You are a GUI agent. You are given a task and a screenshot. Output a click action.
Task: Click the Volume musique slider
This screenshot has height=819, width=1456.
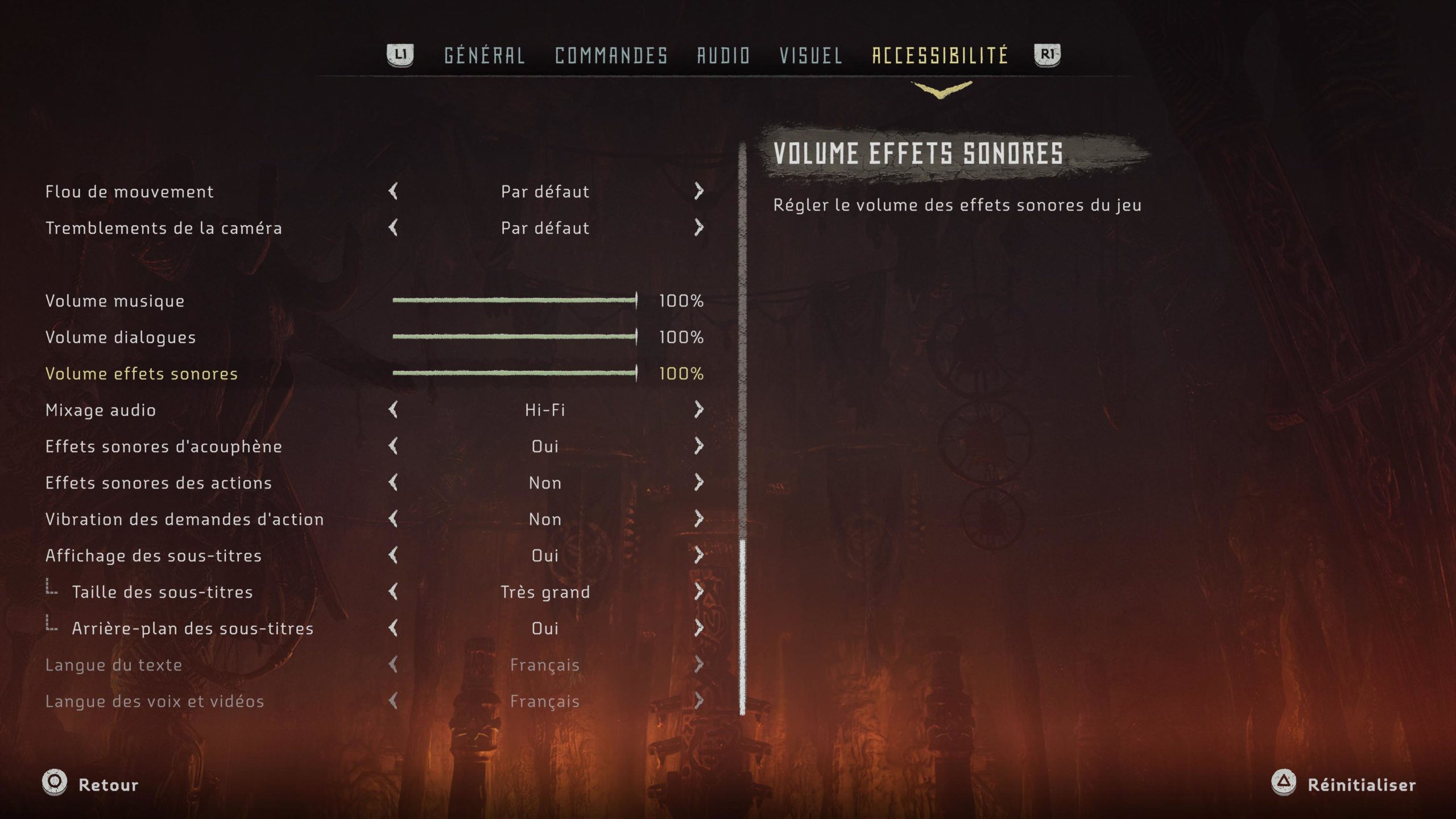514,300
